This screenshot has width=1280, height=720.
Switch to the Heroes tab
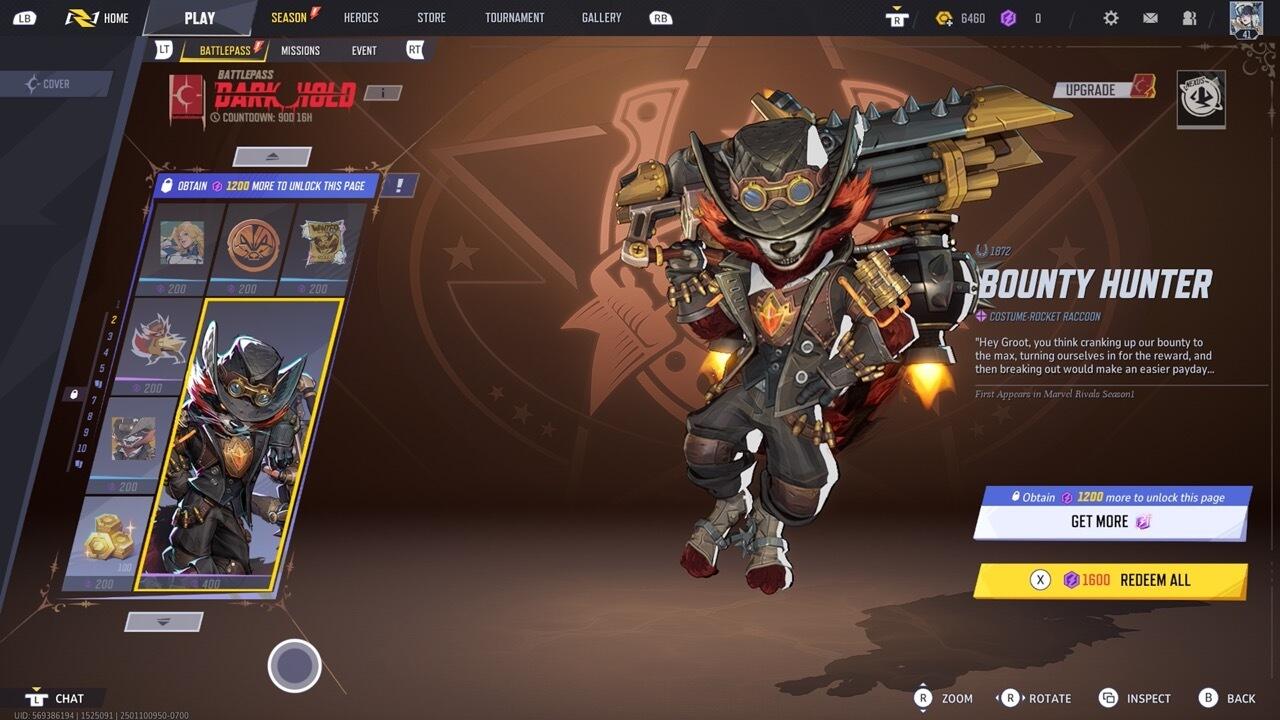pos(361,18)
